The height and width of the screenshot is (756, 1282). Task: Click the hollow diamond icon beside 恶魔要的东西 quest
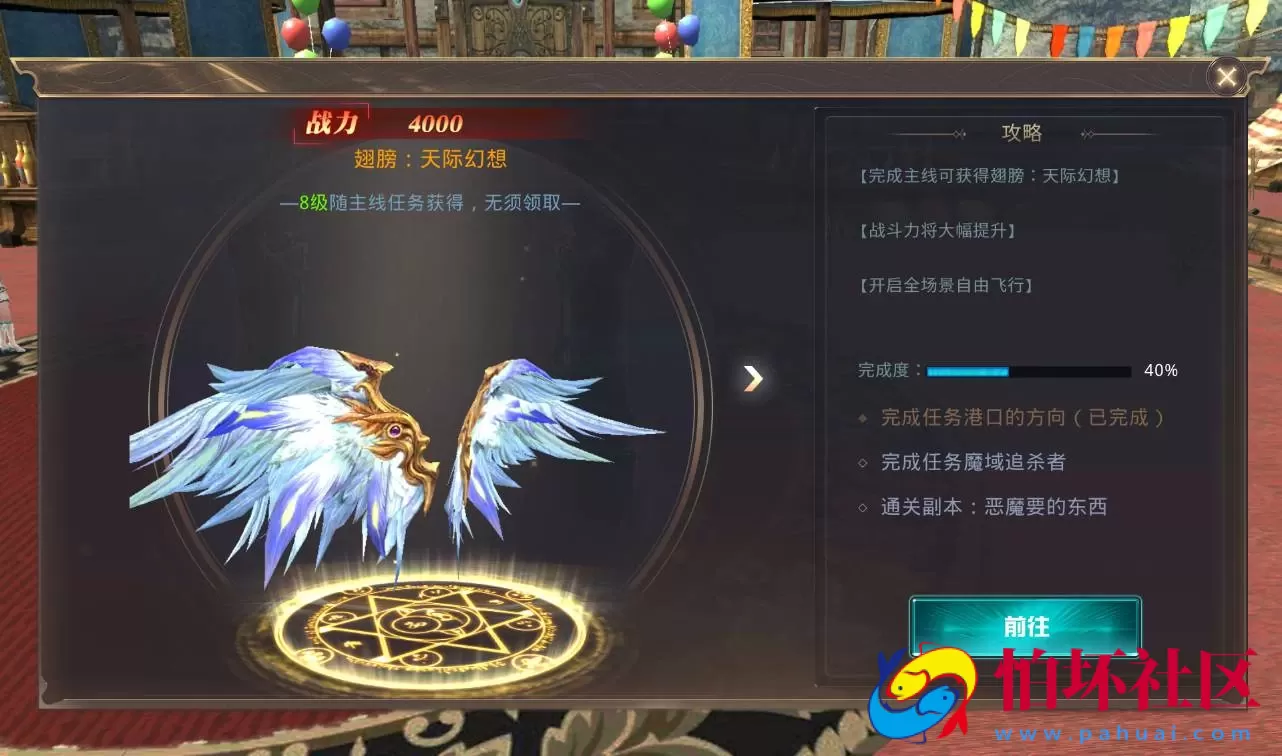[863, 507]
